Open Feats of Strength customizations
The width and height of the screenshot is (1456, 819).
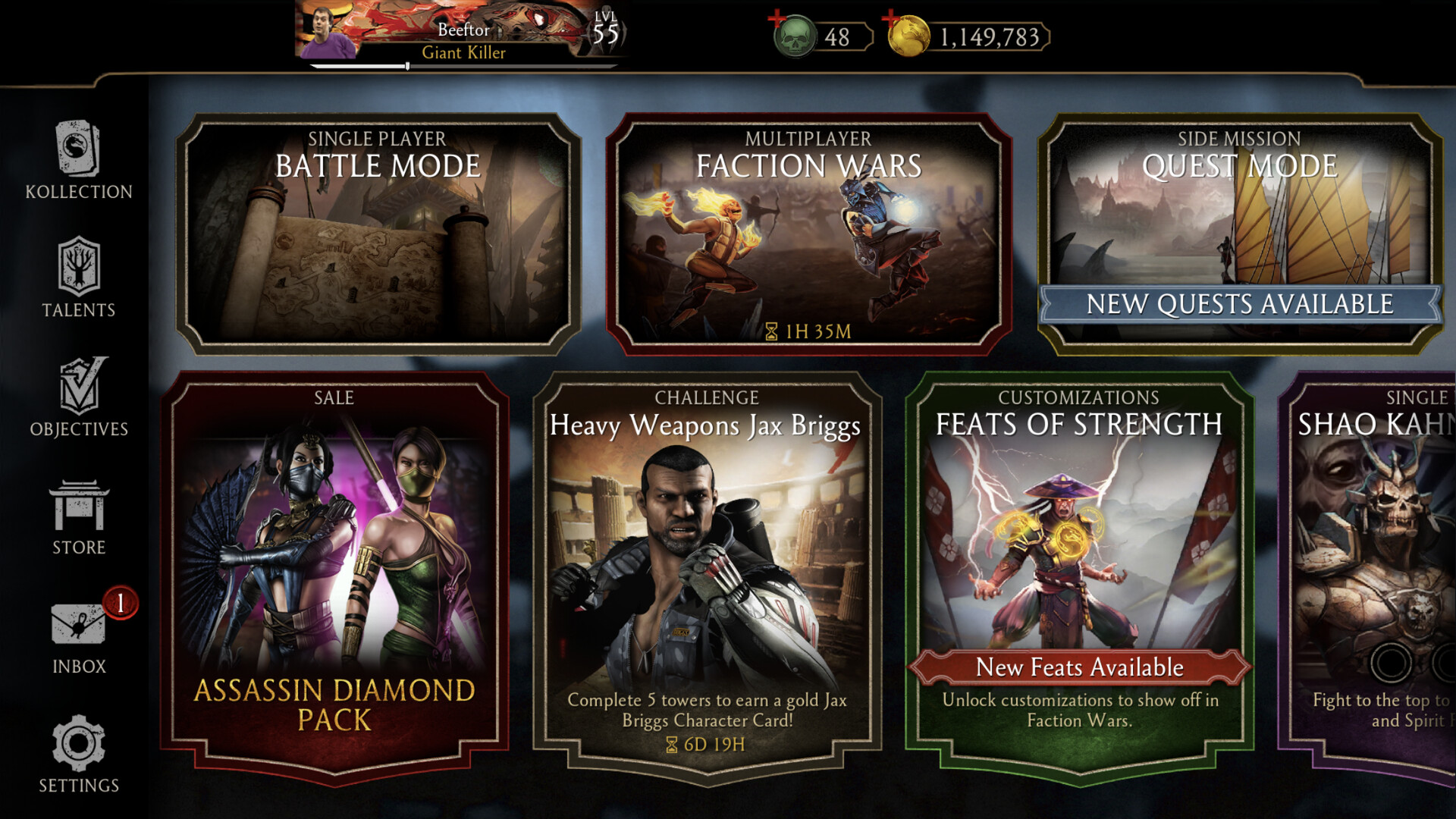[1078, 531]
